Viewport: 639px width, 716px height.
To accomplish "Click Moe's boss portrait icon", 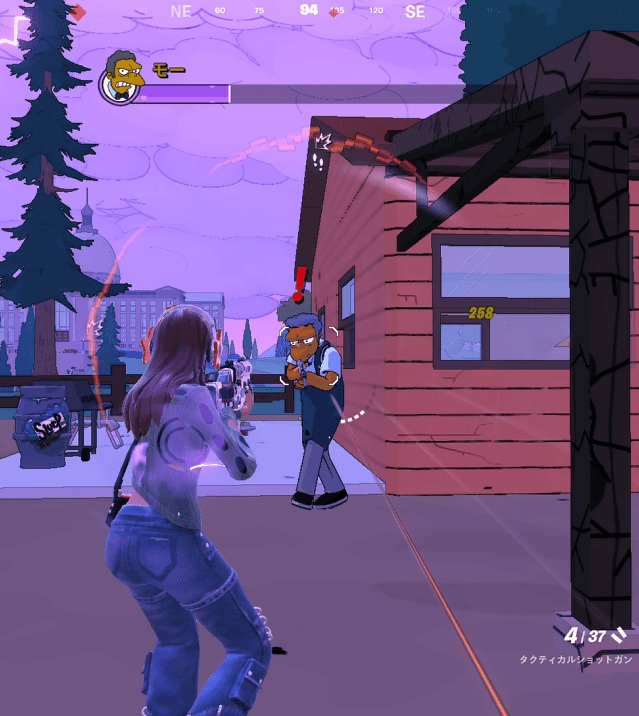I will pyautogui.click(x=120, y=77).
